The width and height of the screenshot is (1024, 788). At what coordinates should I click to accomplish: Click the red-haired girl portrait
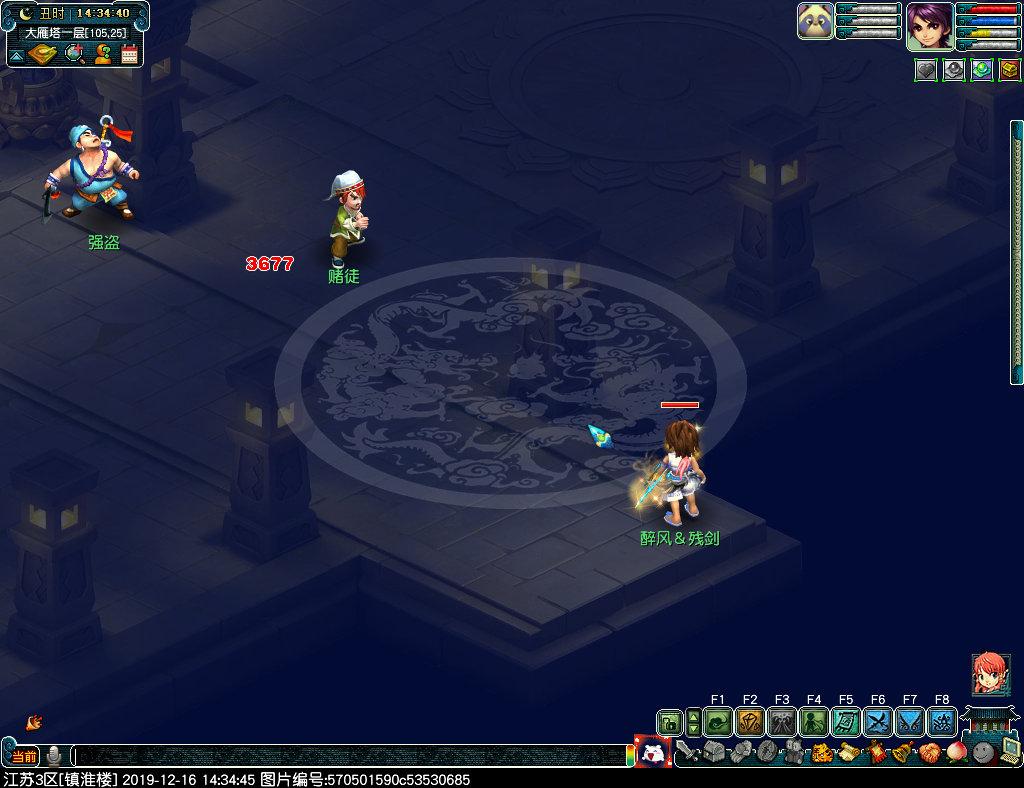coord(990,675)
